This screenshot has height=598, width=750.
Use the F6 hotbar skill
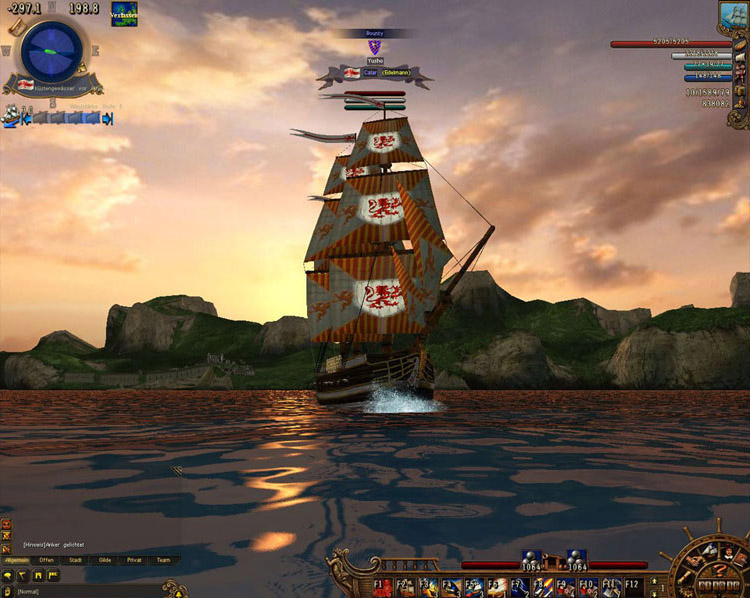(x=497, y=586)
